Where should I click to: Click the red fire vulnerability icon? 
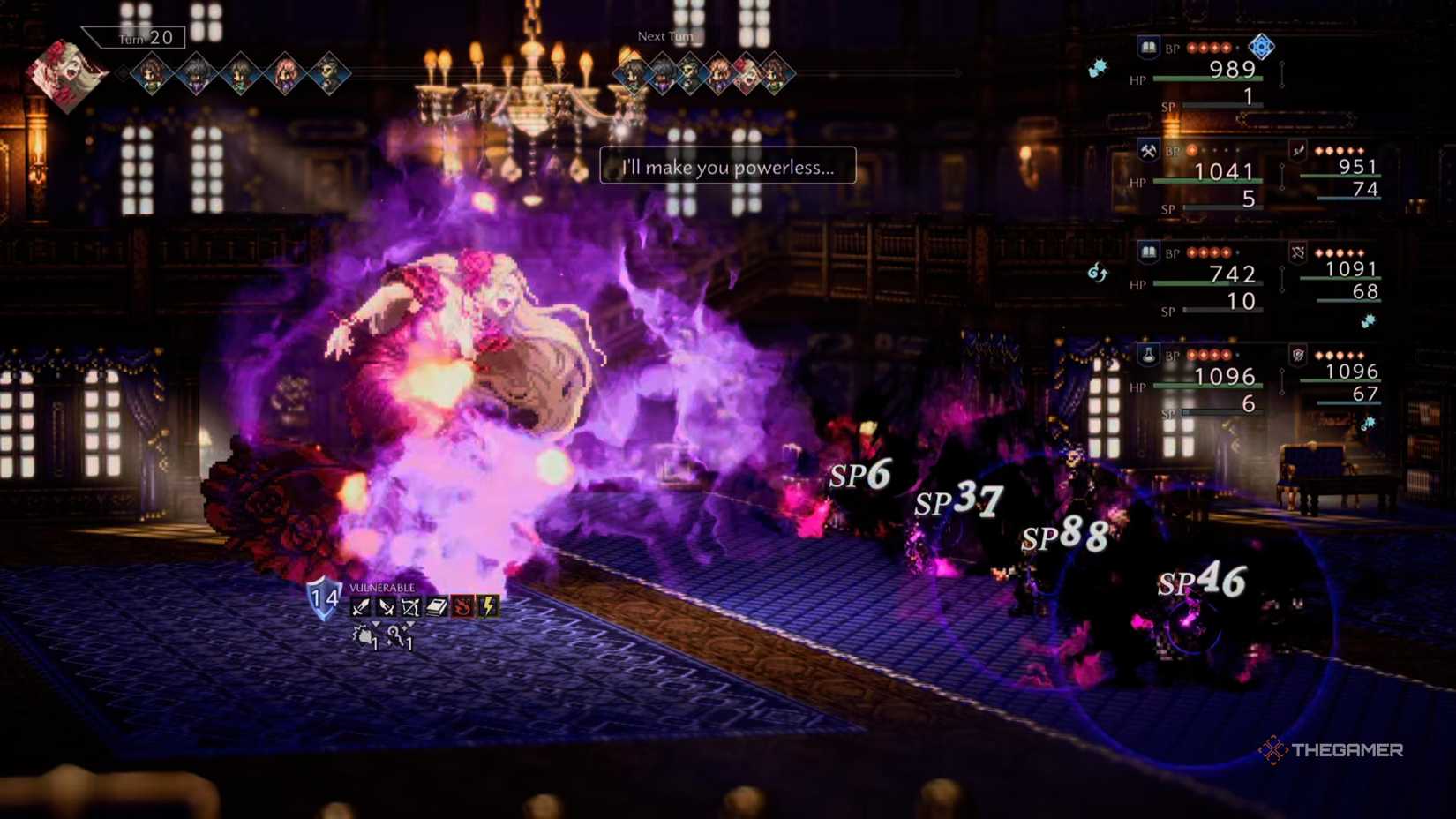[461, 606]
